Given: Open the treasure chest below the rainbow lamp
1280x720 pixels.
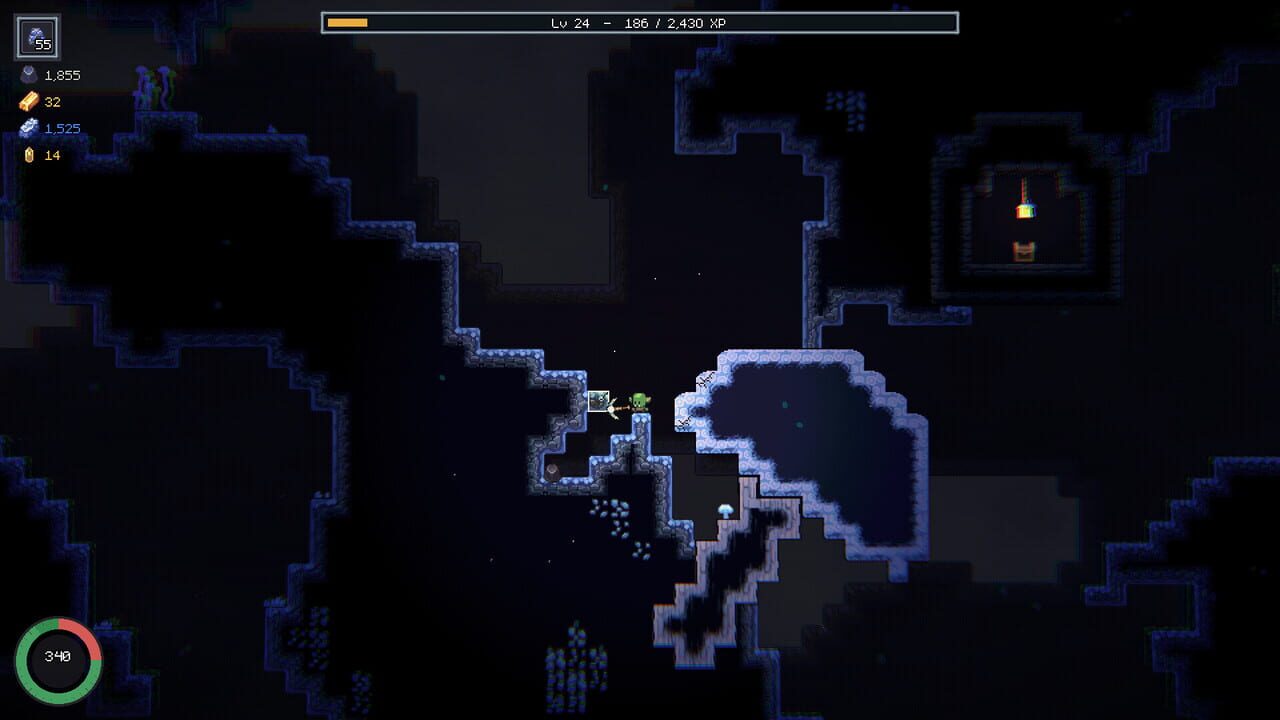Looking at the screenshot, I should pyautogui.click(x=1024, y=249).
